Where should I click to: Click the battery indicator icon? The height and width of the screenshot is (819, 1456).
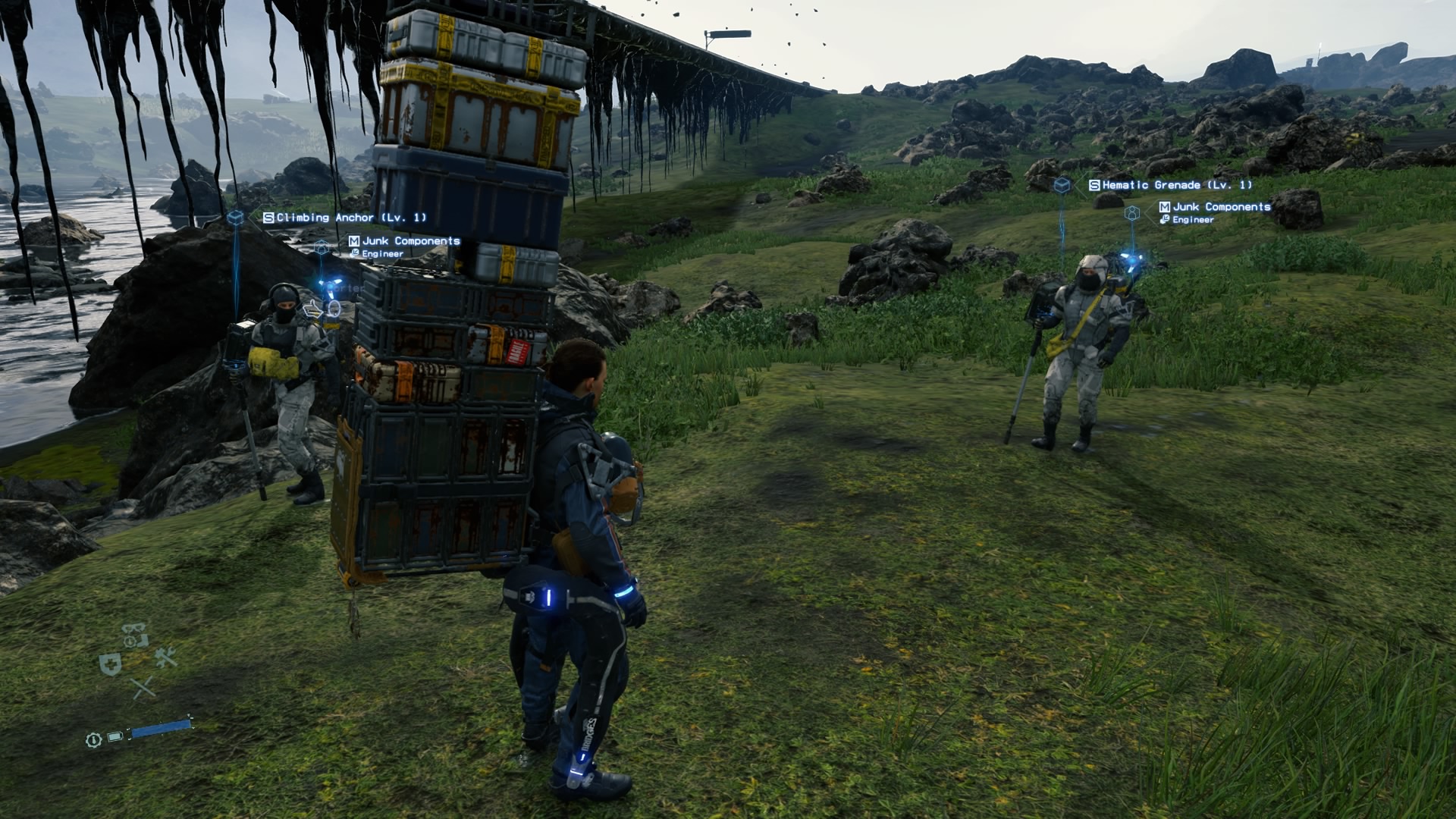115,736
